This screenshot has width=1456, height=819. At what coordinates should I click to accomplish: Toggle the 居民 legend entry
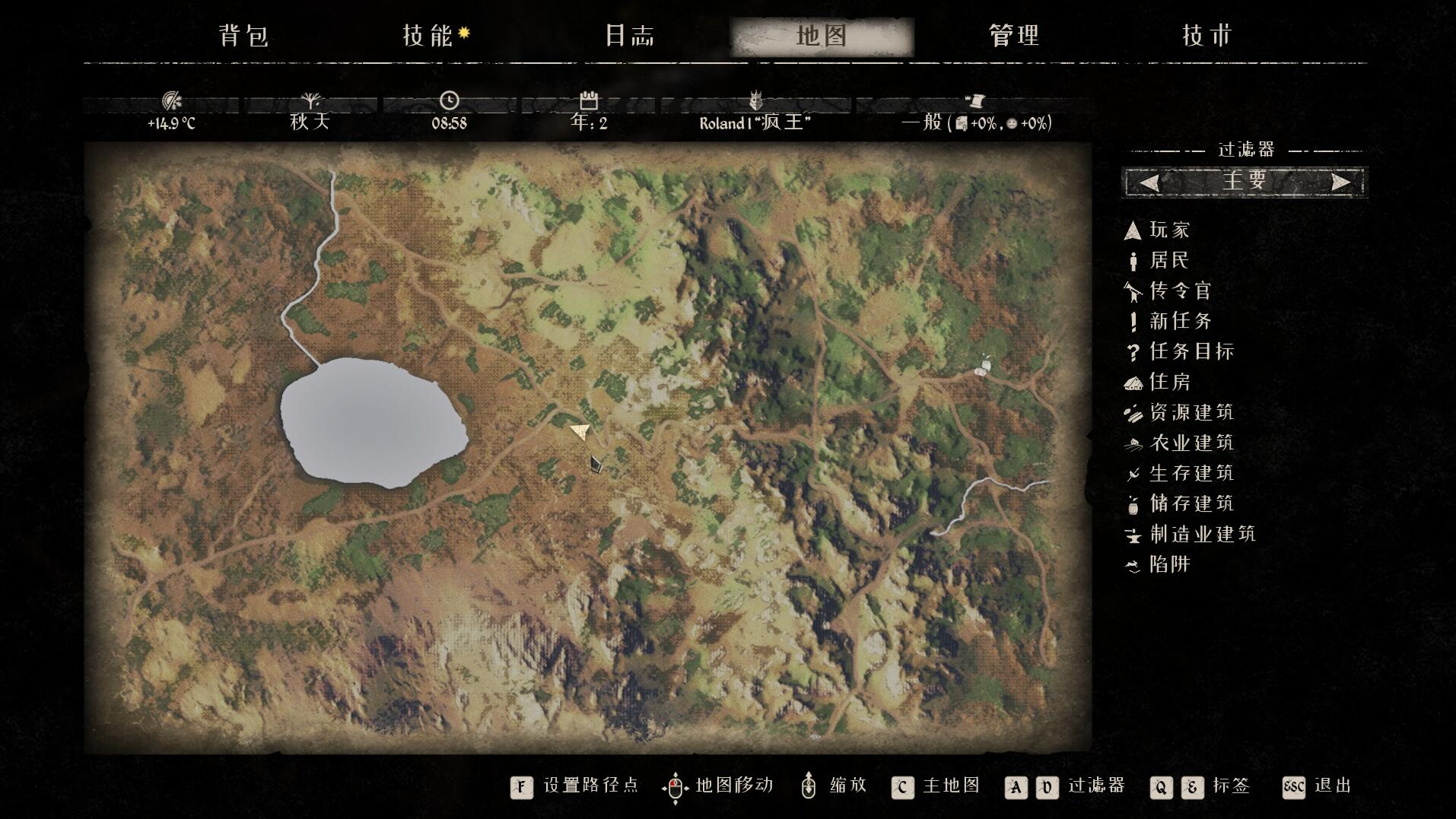pyautogui.click(x=1168, y=260)
